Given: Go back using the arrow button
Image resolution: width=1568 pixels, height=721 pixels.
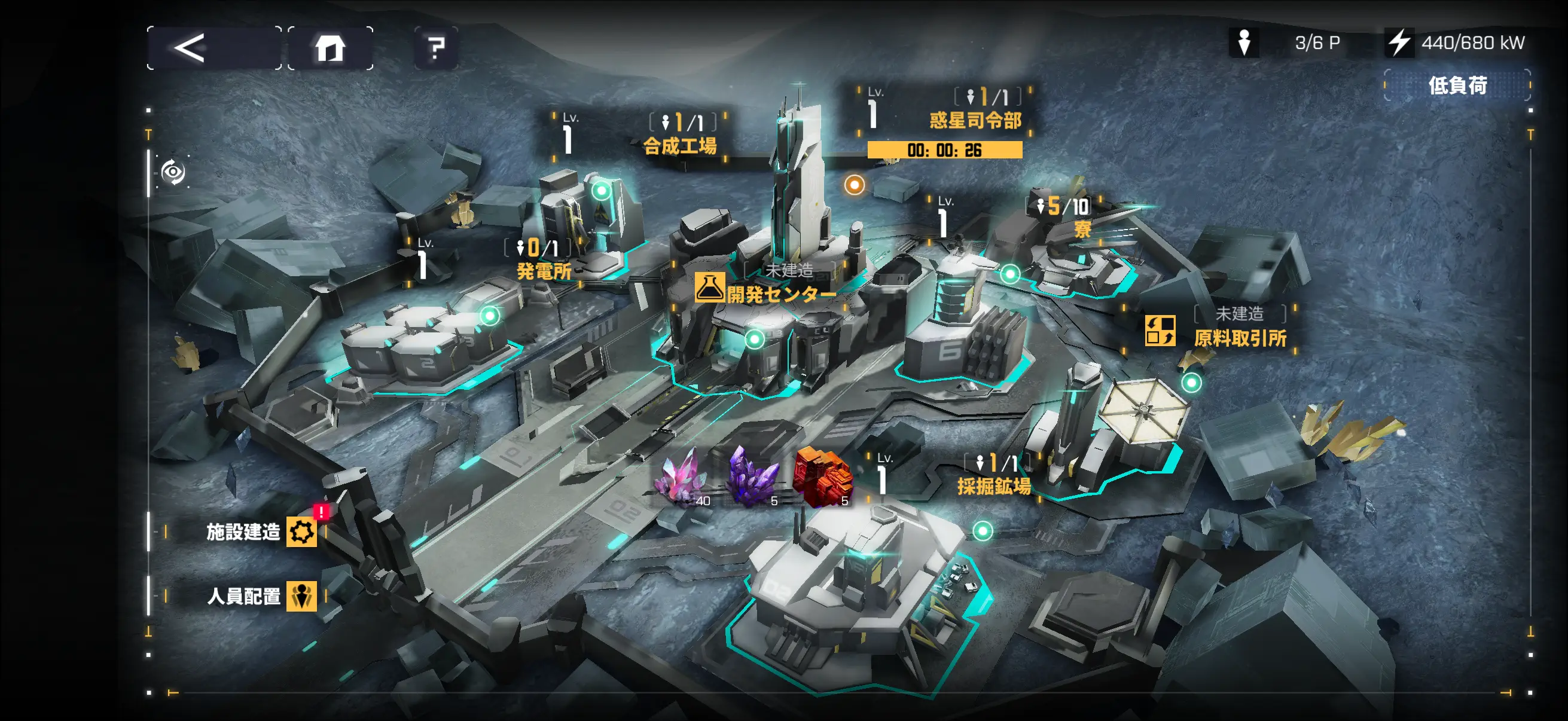Looking at the screenshot, I should 213,48.
